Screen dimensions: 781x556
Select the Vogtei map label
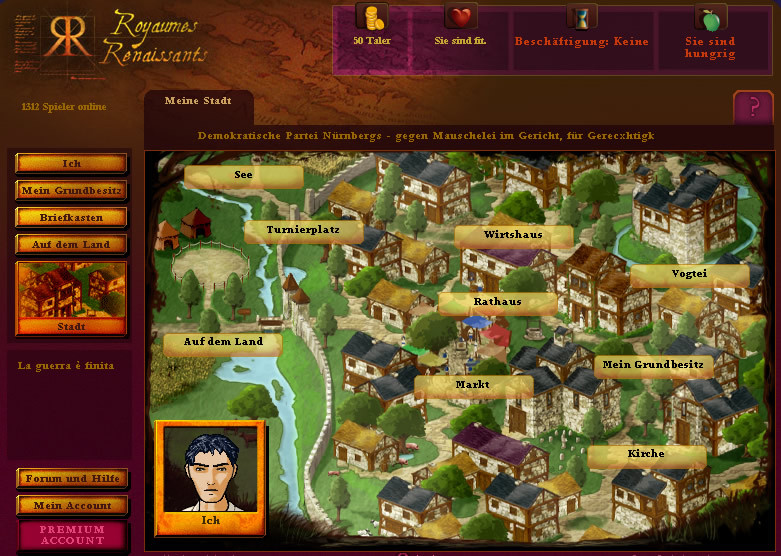click(689, 274)
